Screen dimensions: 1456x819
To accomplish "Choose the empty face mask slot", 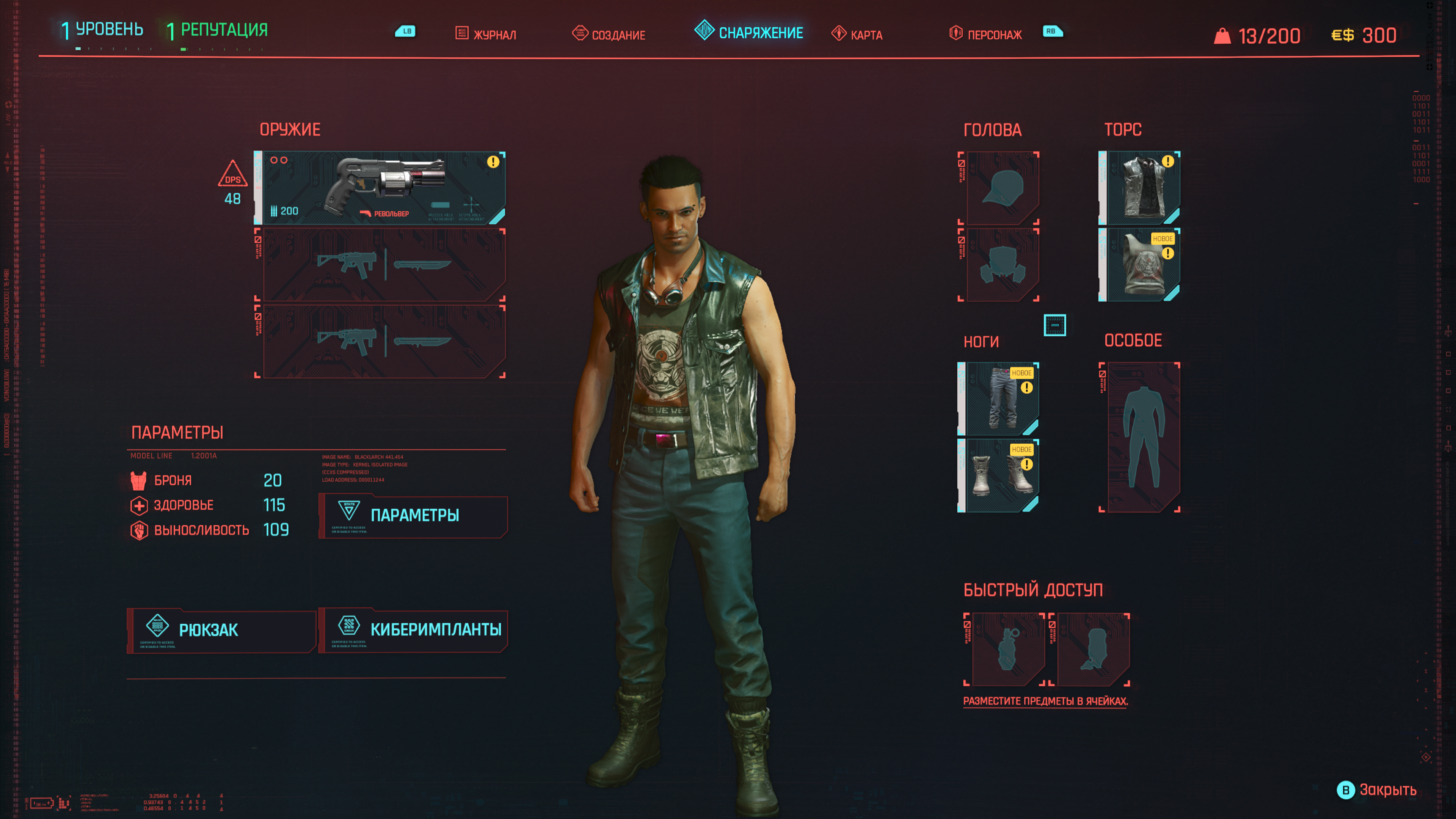I will coord(999,265).
